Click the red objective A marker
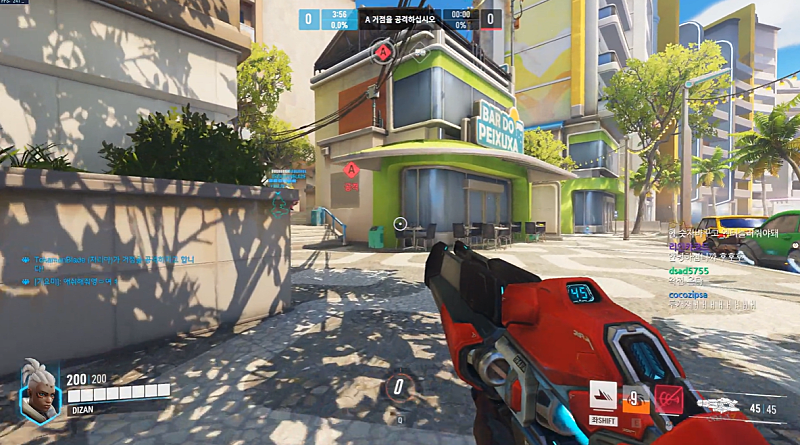The height and width of the screenshot is (445, 800). pos(382,51)
